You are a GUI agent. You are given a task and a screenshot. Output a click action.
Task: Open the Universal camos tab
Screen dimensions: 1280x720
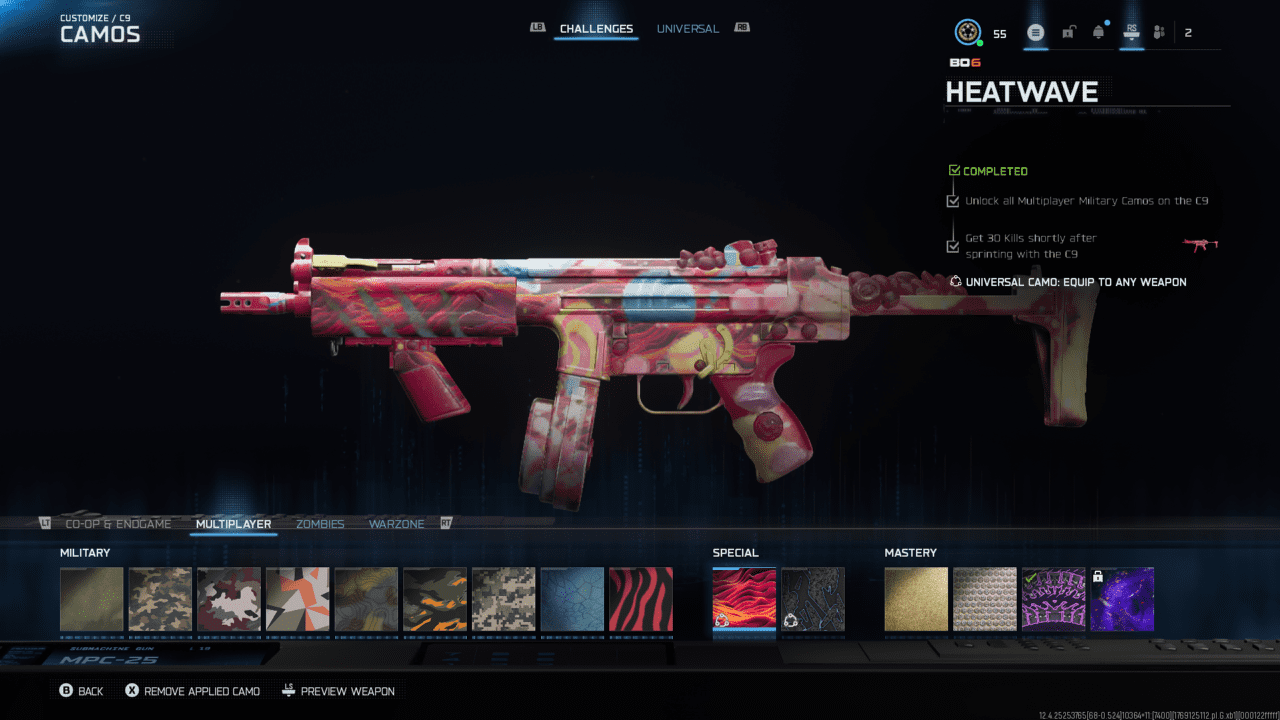pyautogui.click(x=687, y=29)
